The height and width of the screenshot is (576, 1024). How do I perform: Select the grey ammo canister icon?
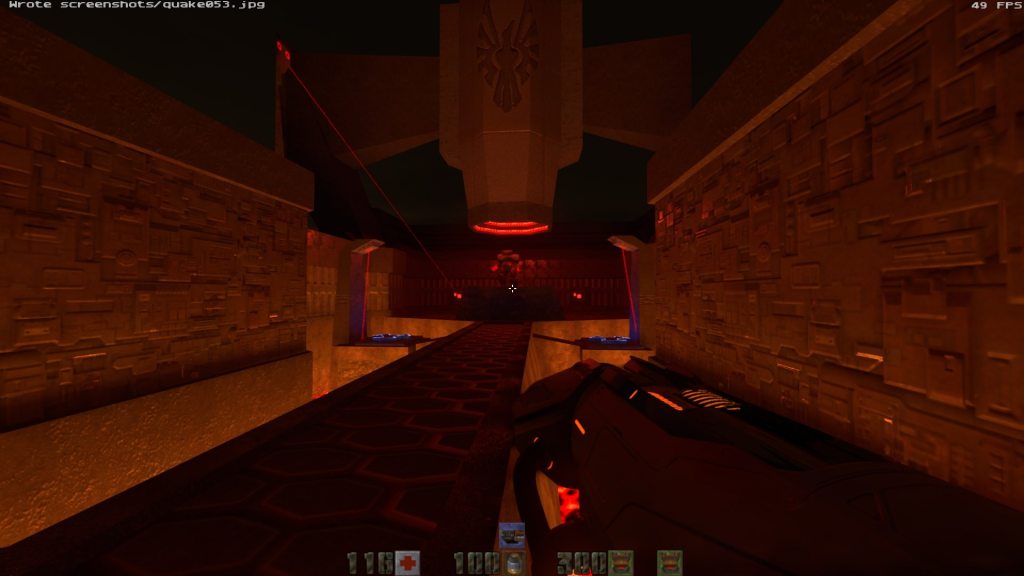pyautogui.click(x=512, y=563)
